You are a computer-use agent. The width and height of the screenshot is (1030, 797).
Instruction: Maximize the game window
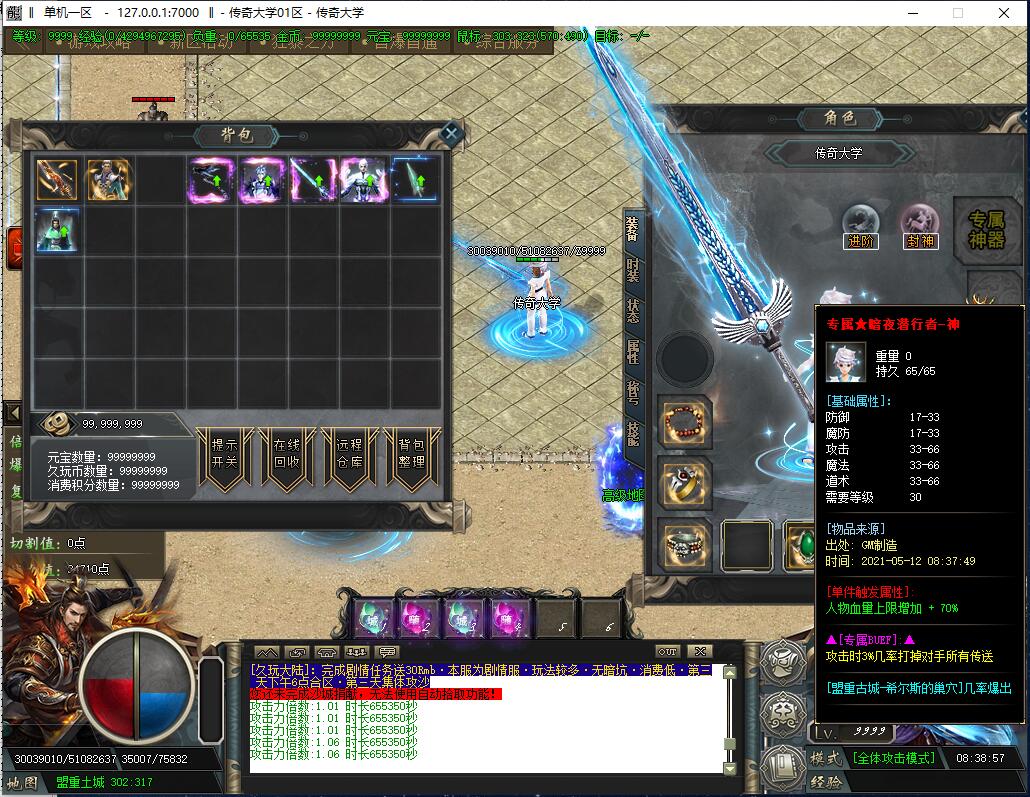pos(957,13)
